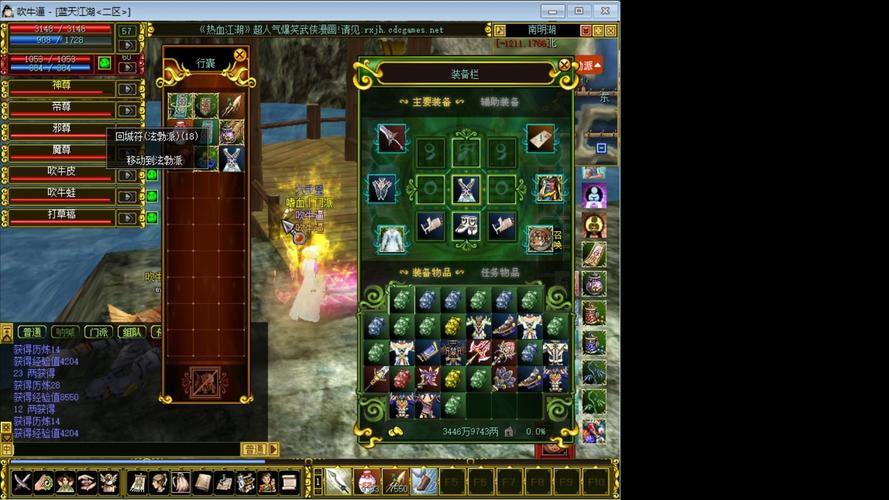Select the equipped weapon slot with the dark blade
The height and width of the screenshot is (500, 889).
point(392,138)
